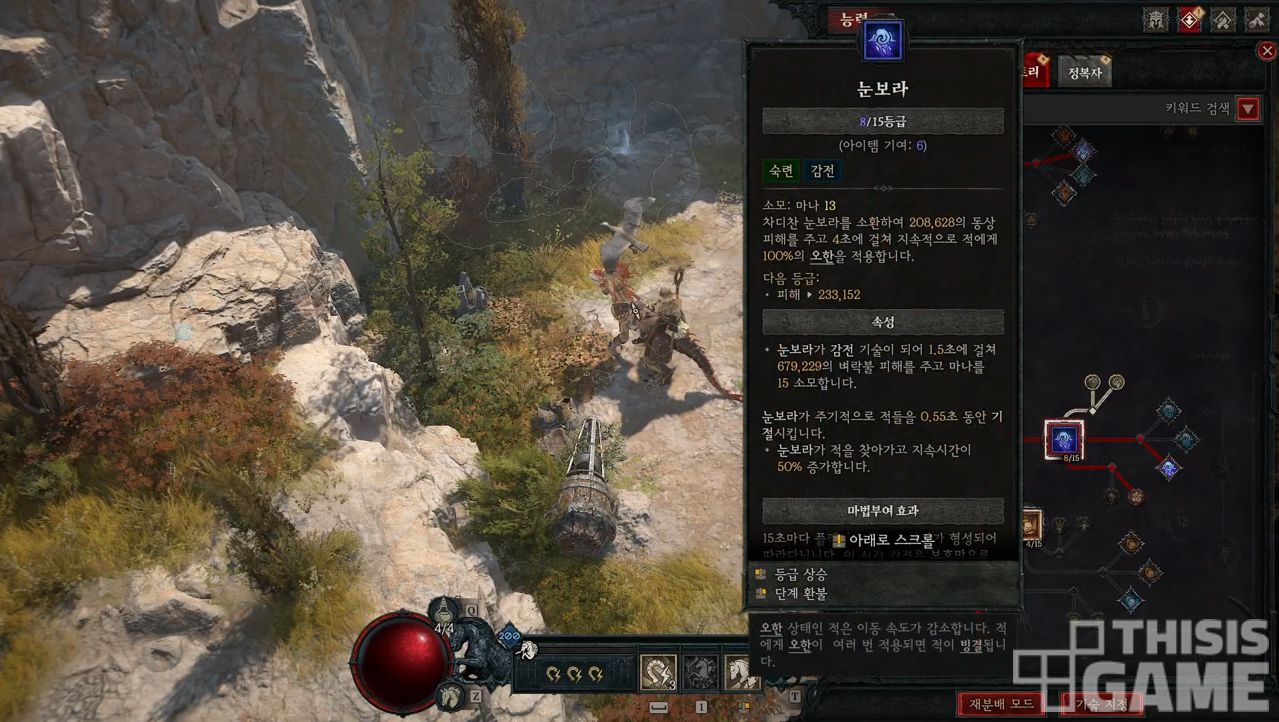Activate the horseshoe lightning skill slot
Image resolution: width=1279 pixels, height=722 pixels.
(658, 672)
